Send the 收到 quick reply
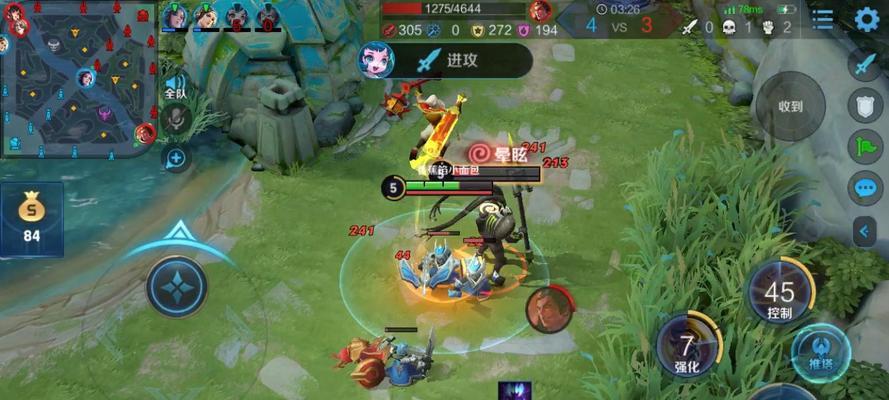Image resolution: width=889 pixels, height=400 pixels. [x=790, y=106]
